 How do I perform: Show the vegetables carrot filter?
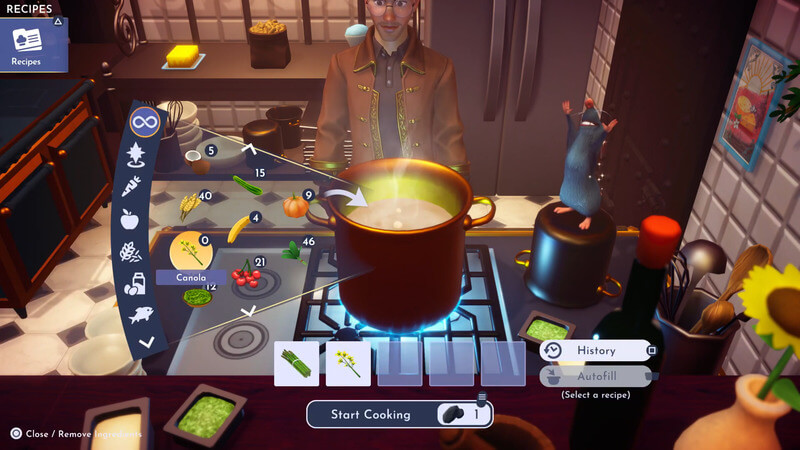(132, 186)
